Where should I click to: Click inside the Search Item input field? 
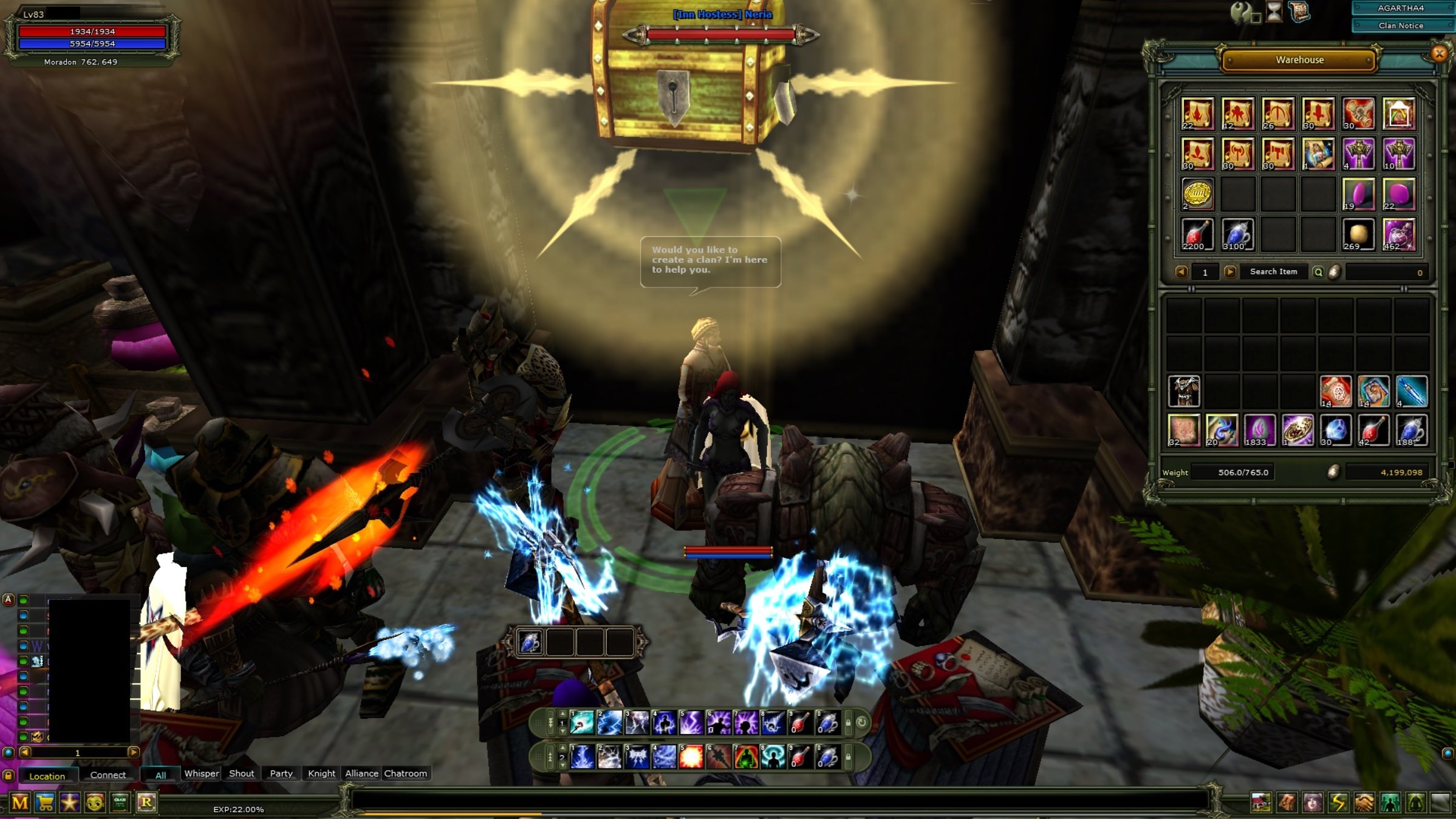pyautogui.click(x=1273, y=272)
